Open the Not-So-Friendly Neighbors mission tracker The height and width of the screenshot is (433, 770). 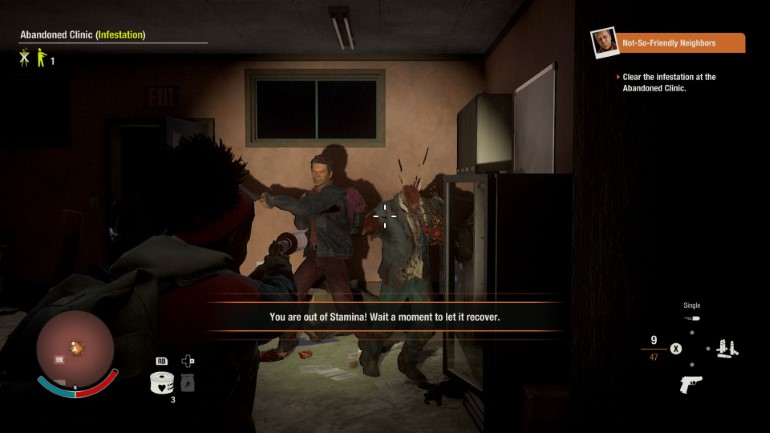680,43
